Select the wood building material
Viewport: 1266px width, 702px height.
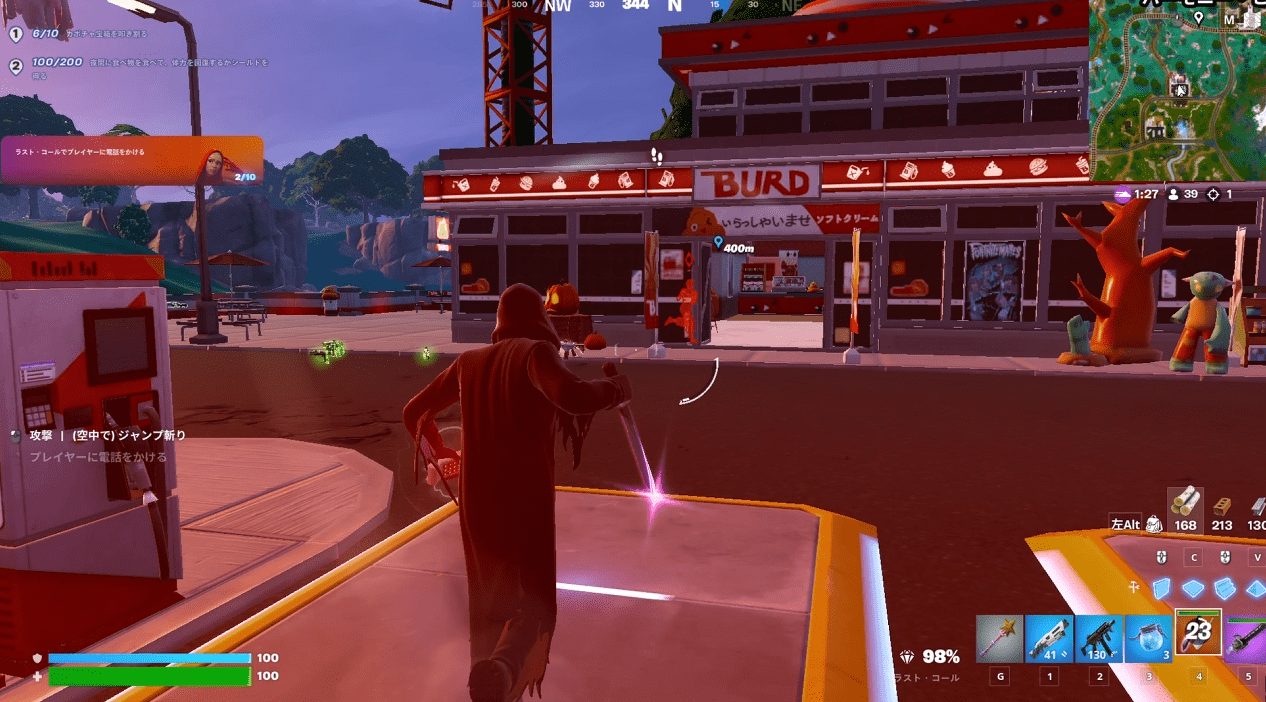point(1186,505)
